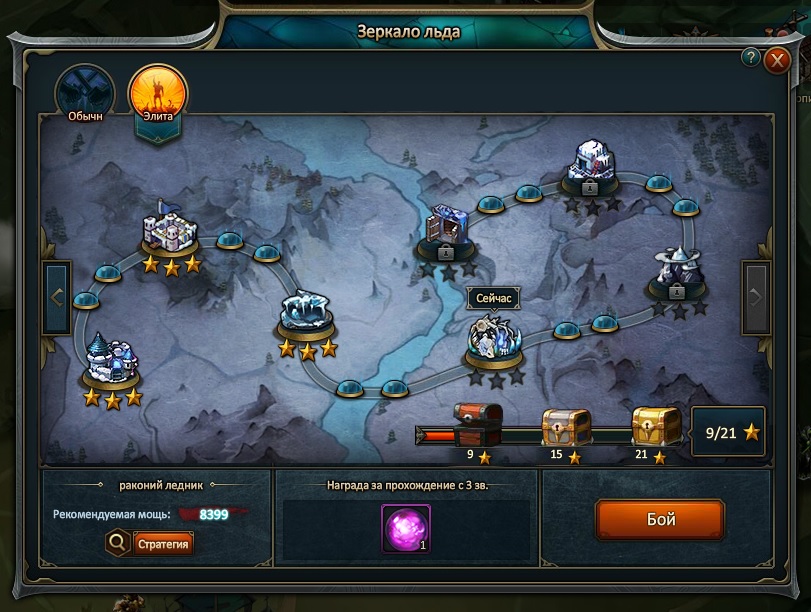Select the locked dark spire stage
Viewport: 811px width, 612px height.
click(x=678, y=272)
